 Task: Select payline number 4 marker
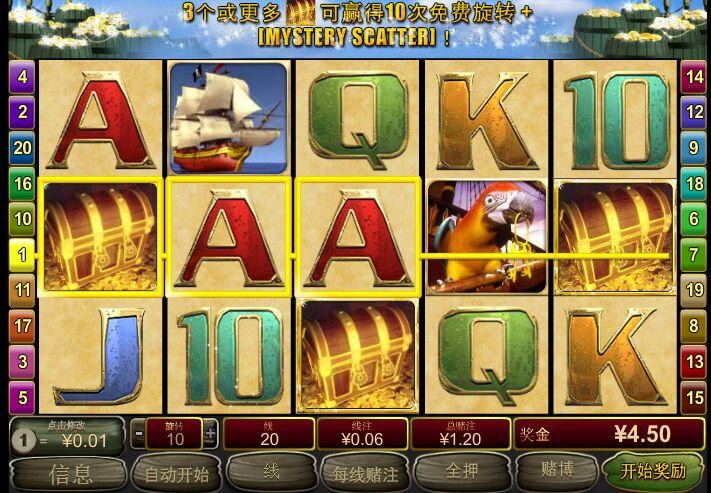pyautogui.click(x=22, y=75)
